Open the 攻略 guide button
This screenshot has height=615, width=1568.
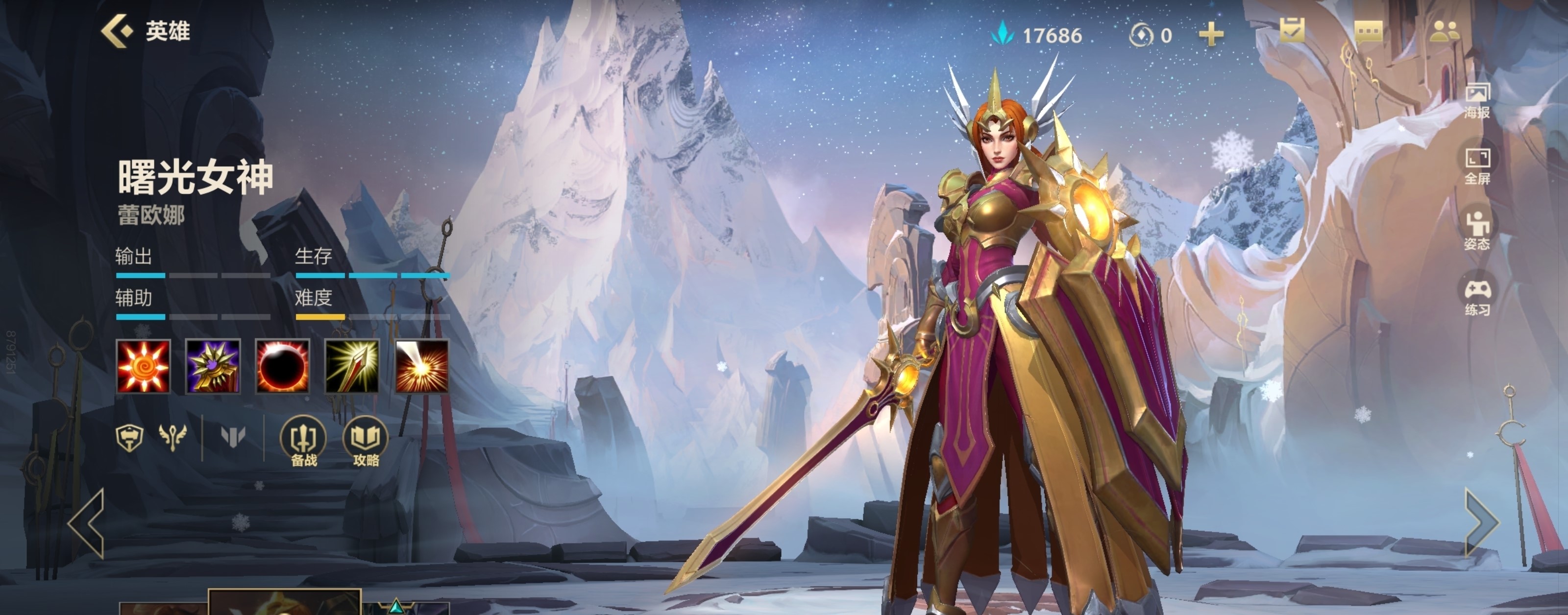(x=366, y=441)
